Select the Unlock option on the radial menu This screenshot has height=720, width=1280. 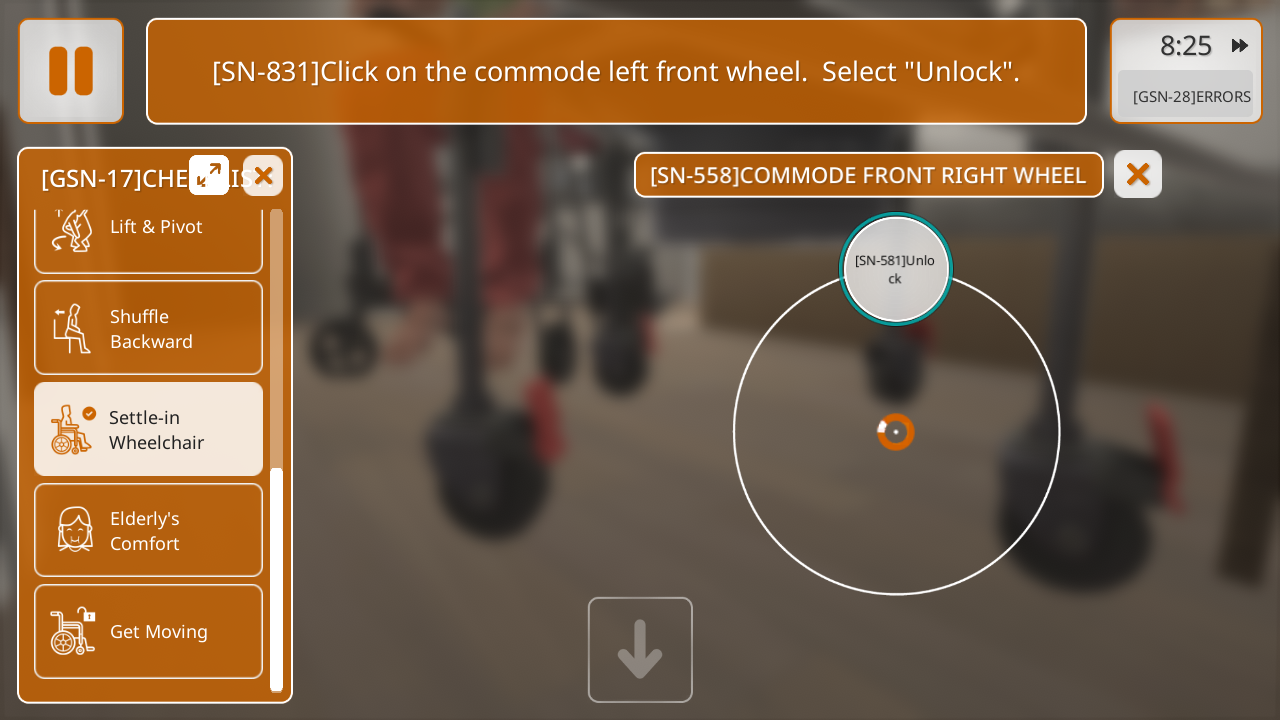click(896, 269)
